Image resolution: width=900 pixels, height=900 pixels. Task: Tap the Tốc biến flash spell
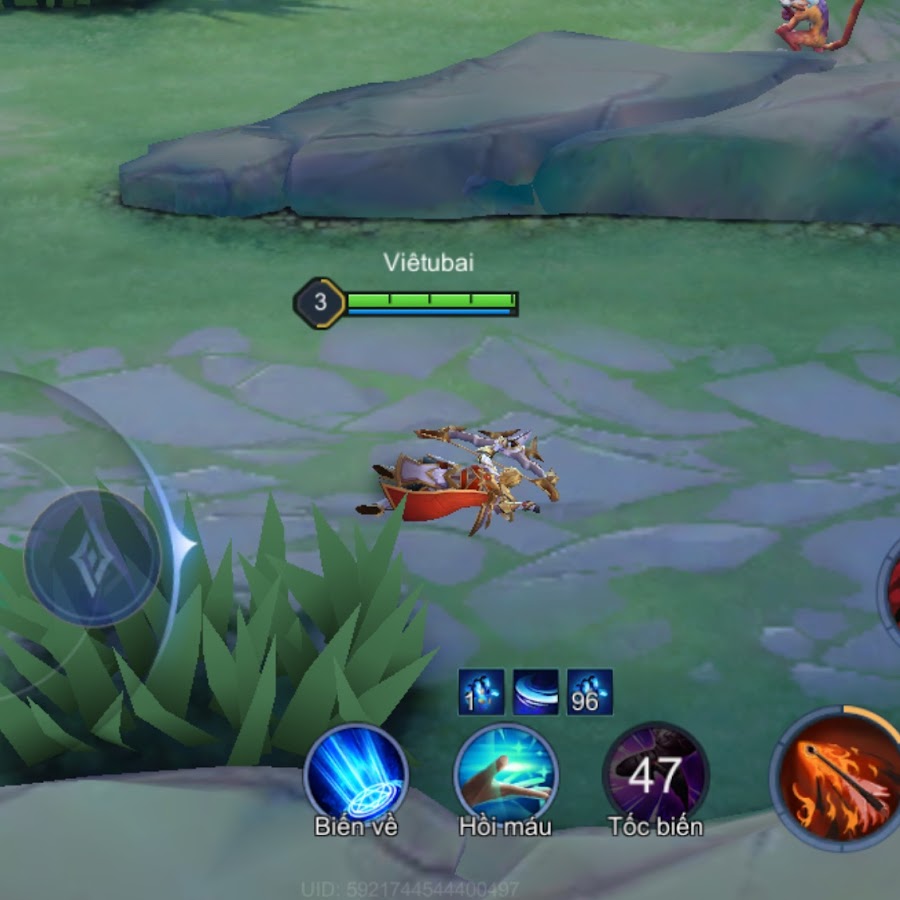(656, 774)
